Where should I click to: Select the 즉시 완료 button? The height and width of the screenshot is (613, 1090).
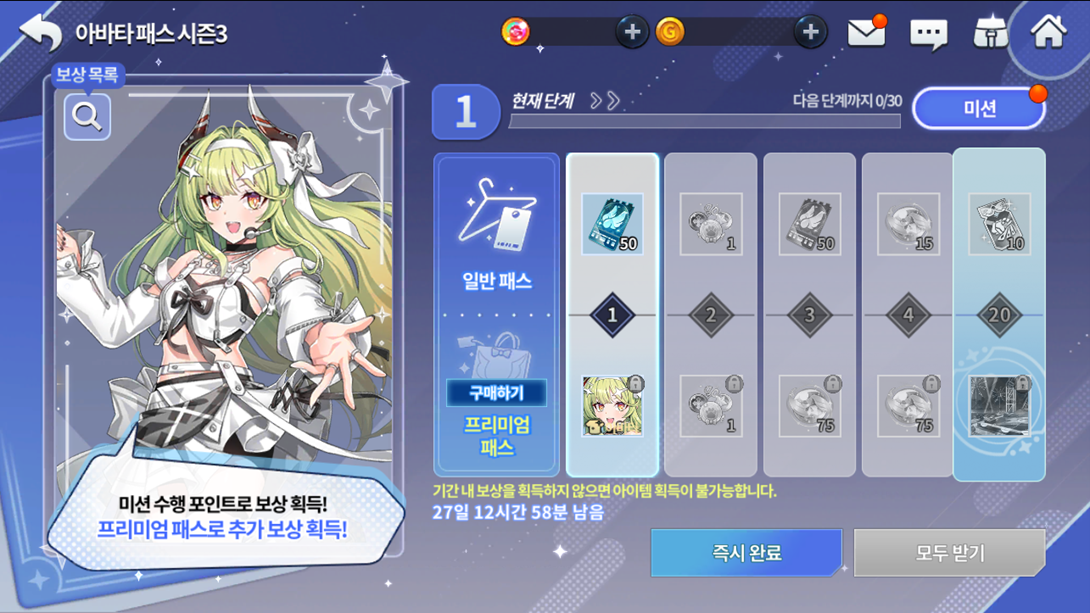tap(746, 552)
